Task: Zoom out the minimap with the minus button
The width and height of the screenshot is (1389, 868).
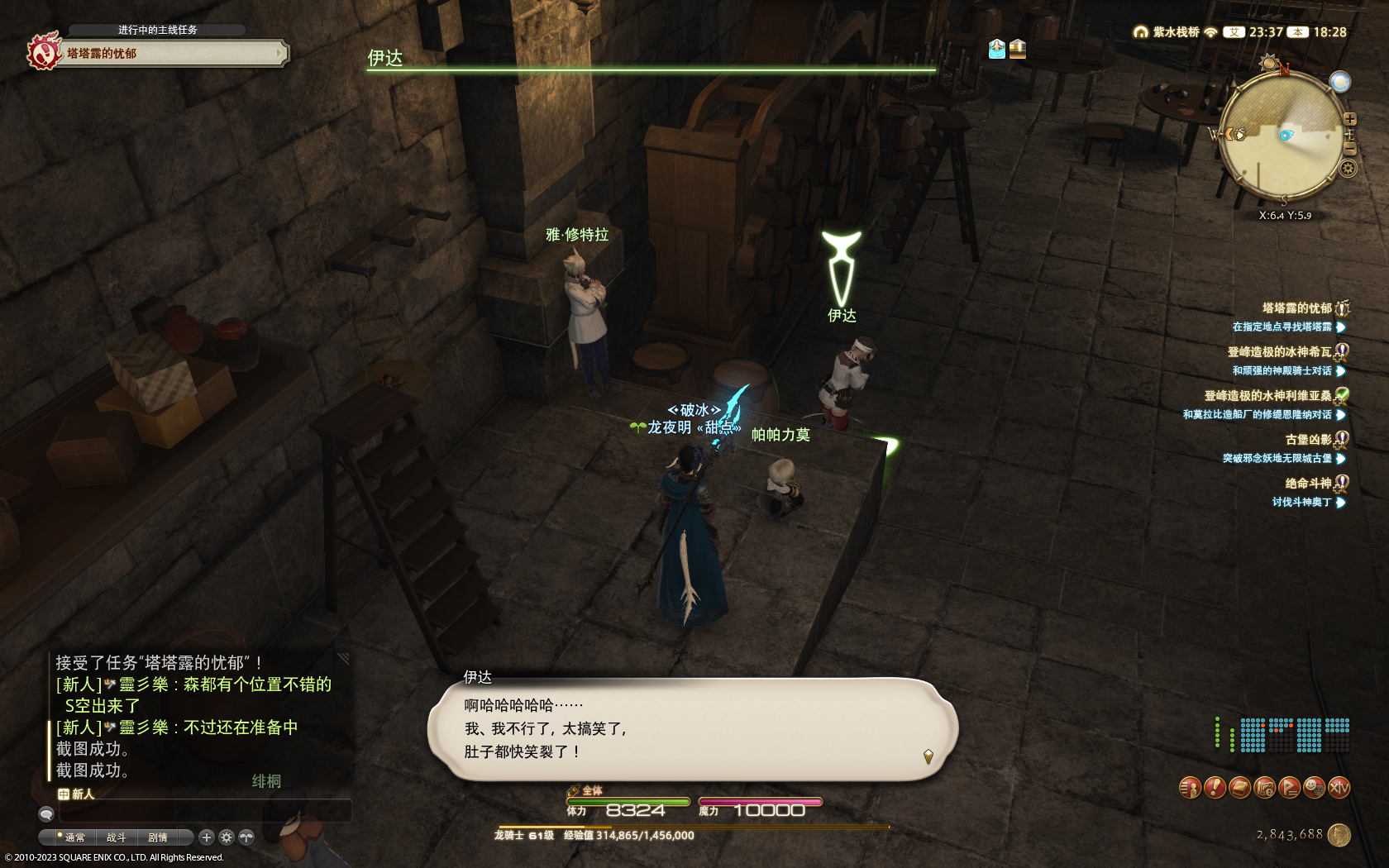Action: tap(1350, 149)
